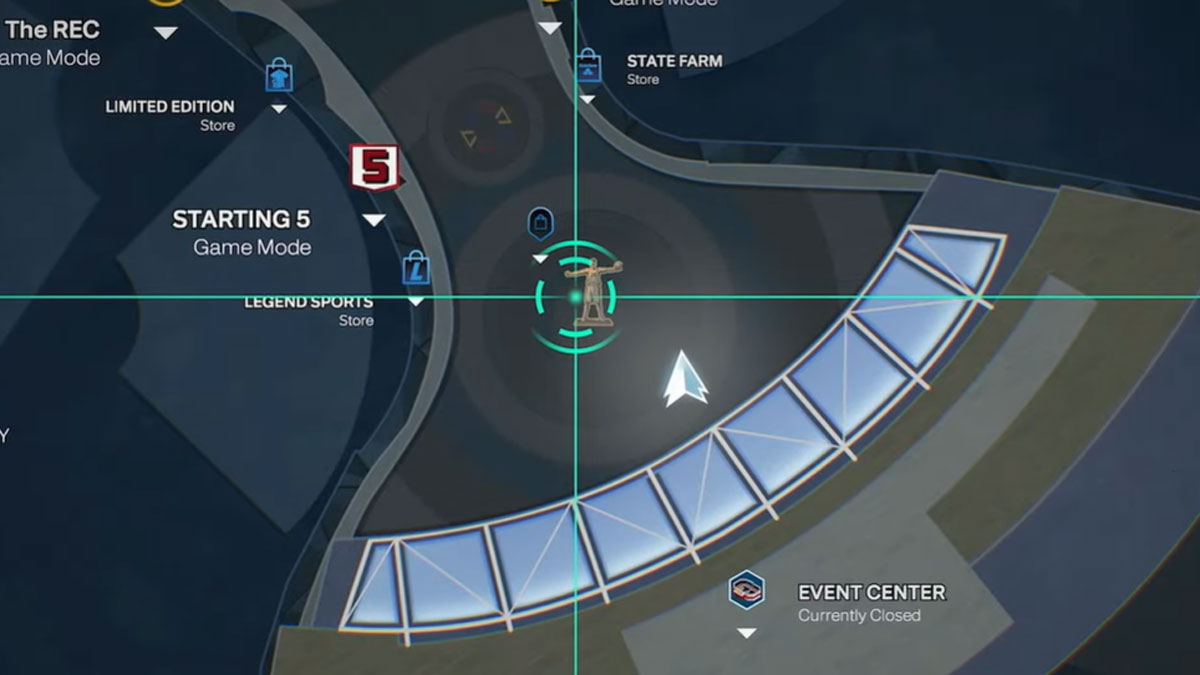Select the Starting 5 red badge marker
This screenshot has height=675, width=1200.
click(374, 167)
